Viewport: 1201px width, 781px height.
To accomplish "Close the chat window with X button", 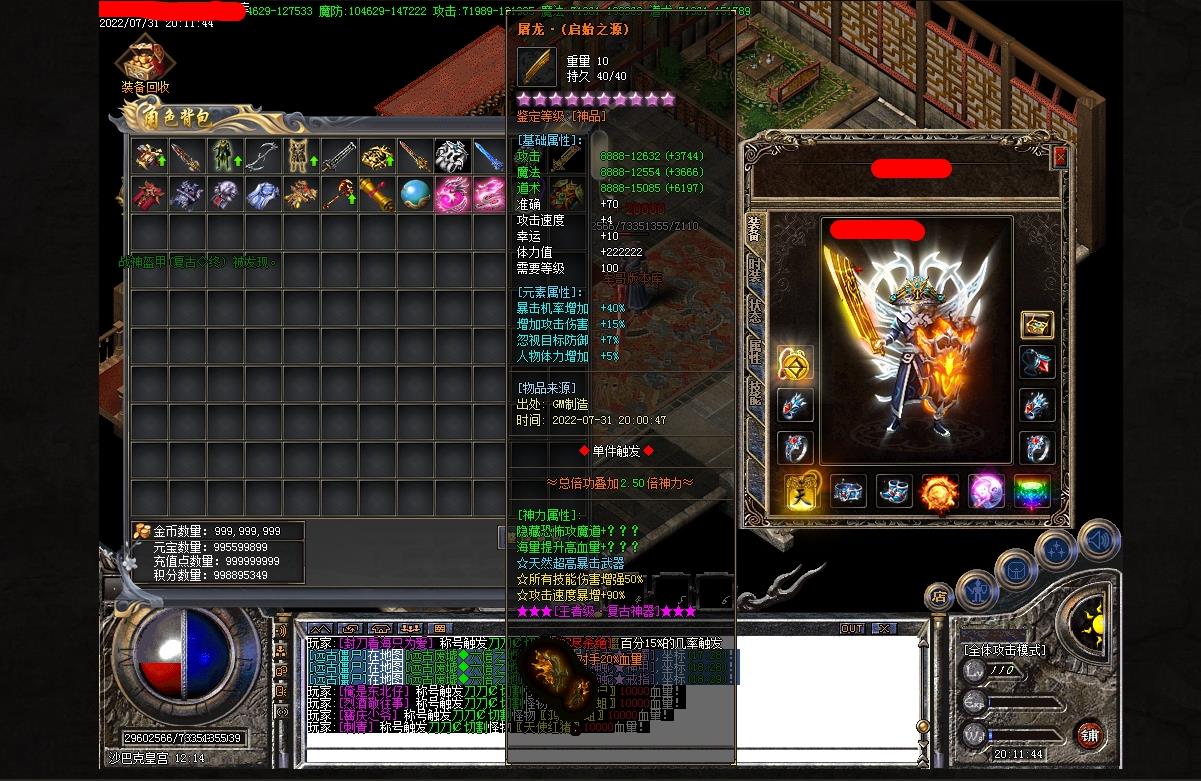I will (x=883, y=629).
